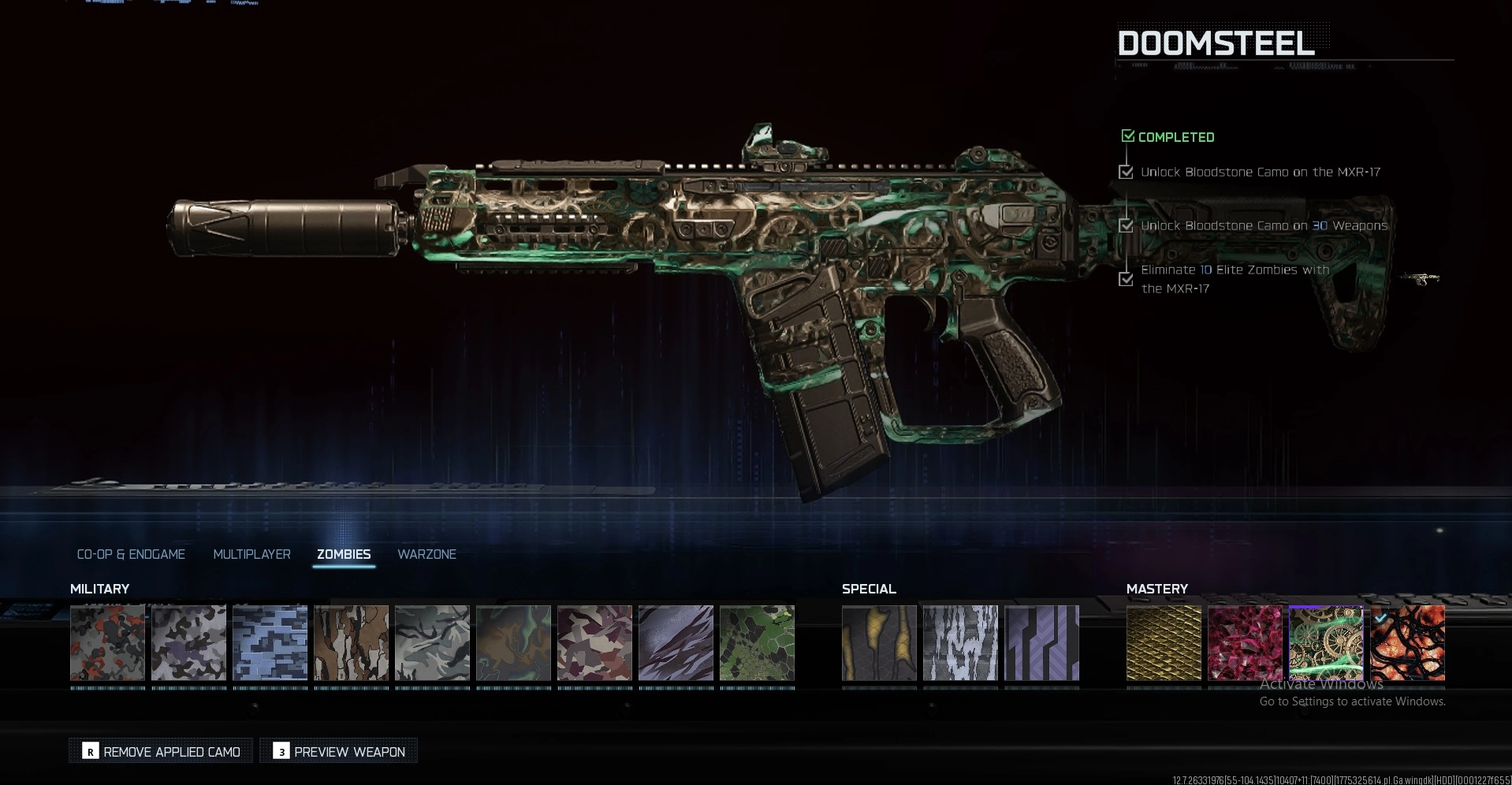1512x785 pixels.
Task: Switch to the Co-op & Endgame tab
Action: [131, 554]
